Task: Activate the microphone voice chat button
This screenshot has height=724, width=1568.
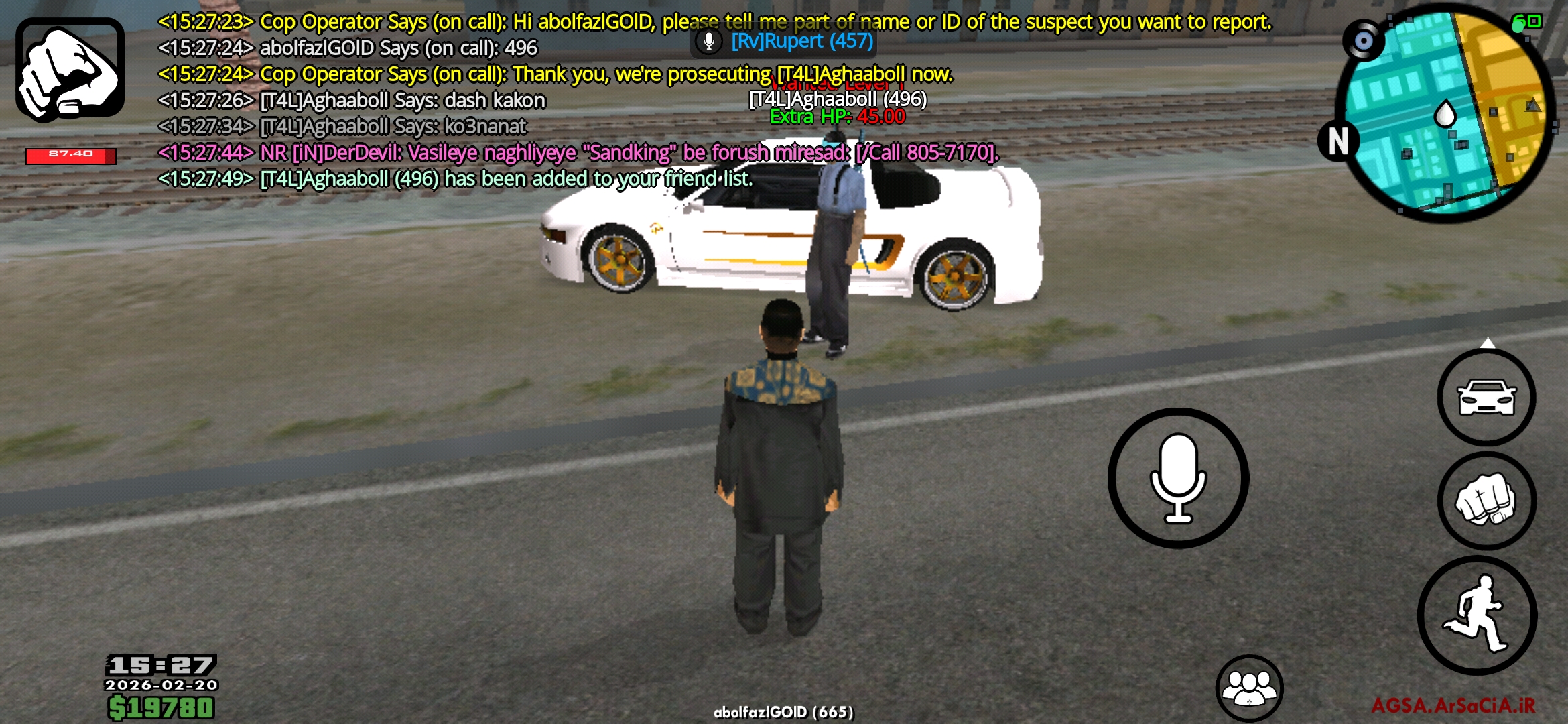Action: tap(1178, 478)
